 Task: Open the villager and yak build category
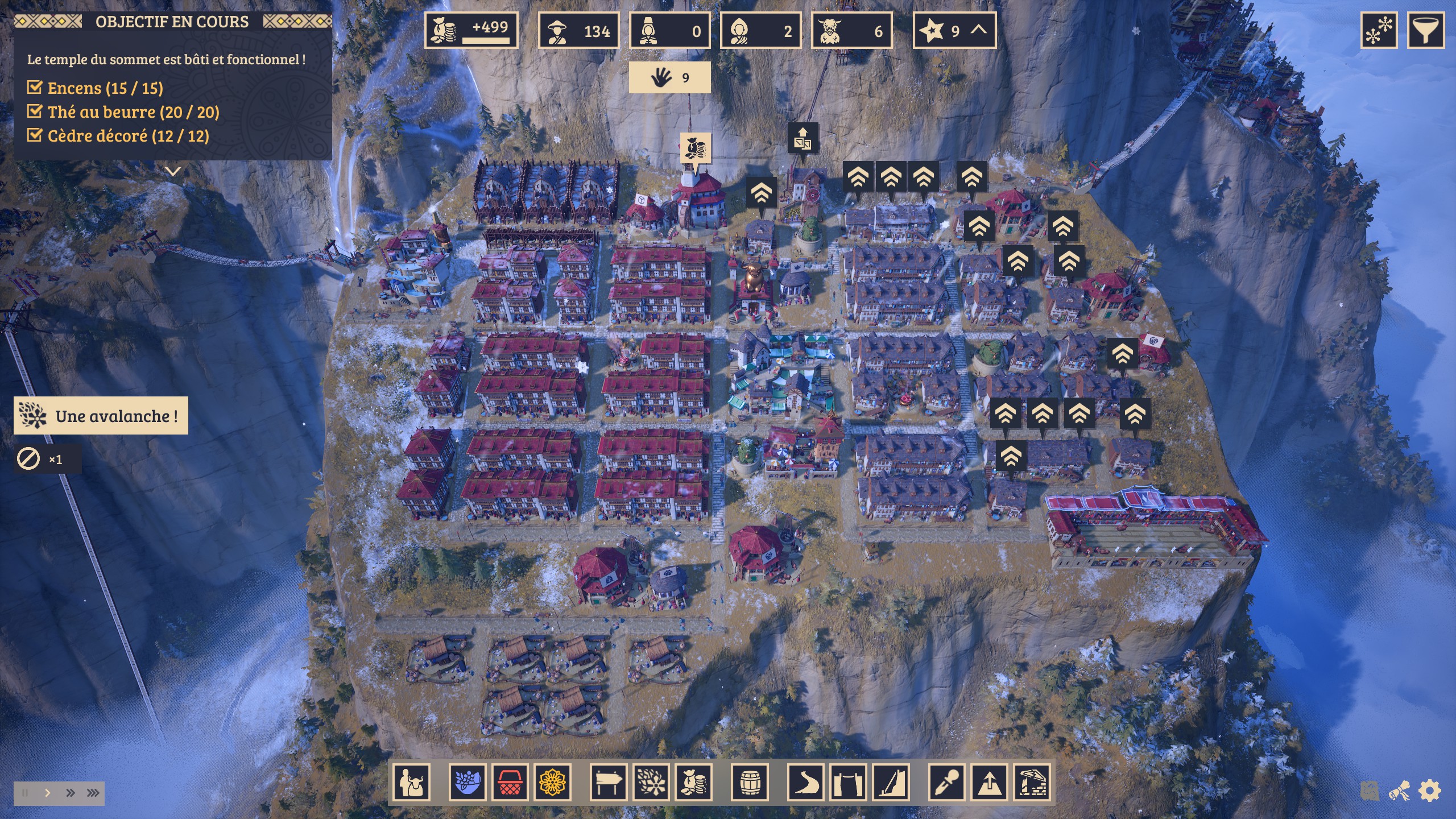(x=412, y=783)
